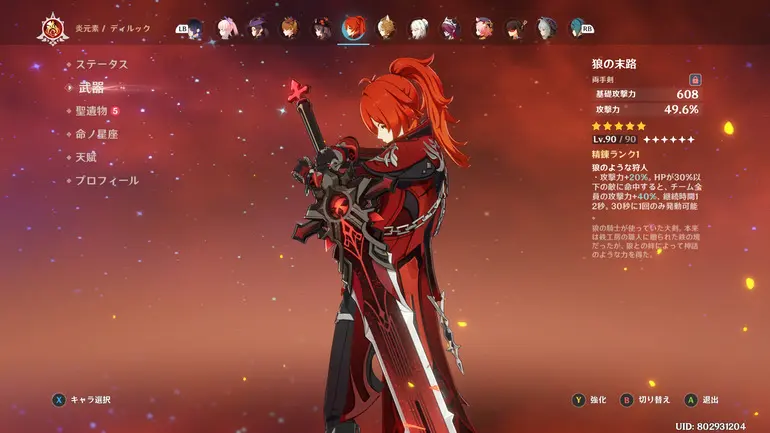The height and width of the screenshot is (433, 770).
Task: Switch to the light-pink ponytail character portrait
Action: (x=227, y=27)
